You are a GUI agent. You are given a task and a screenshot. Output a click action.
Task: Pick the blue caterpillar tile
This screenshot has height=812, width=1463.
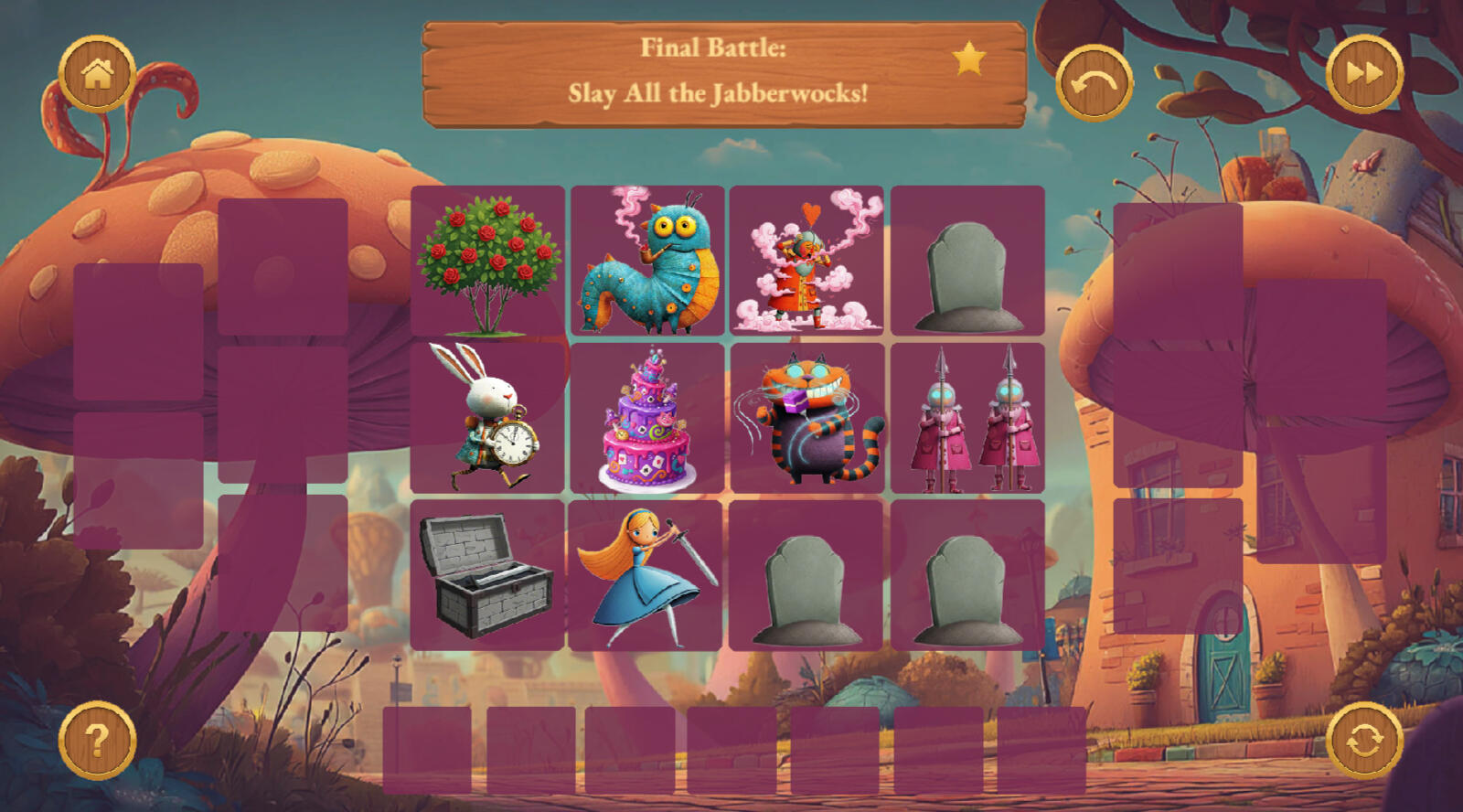pos(647,262)
